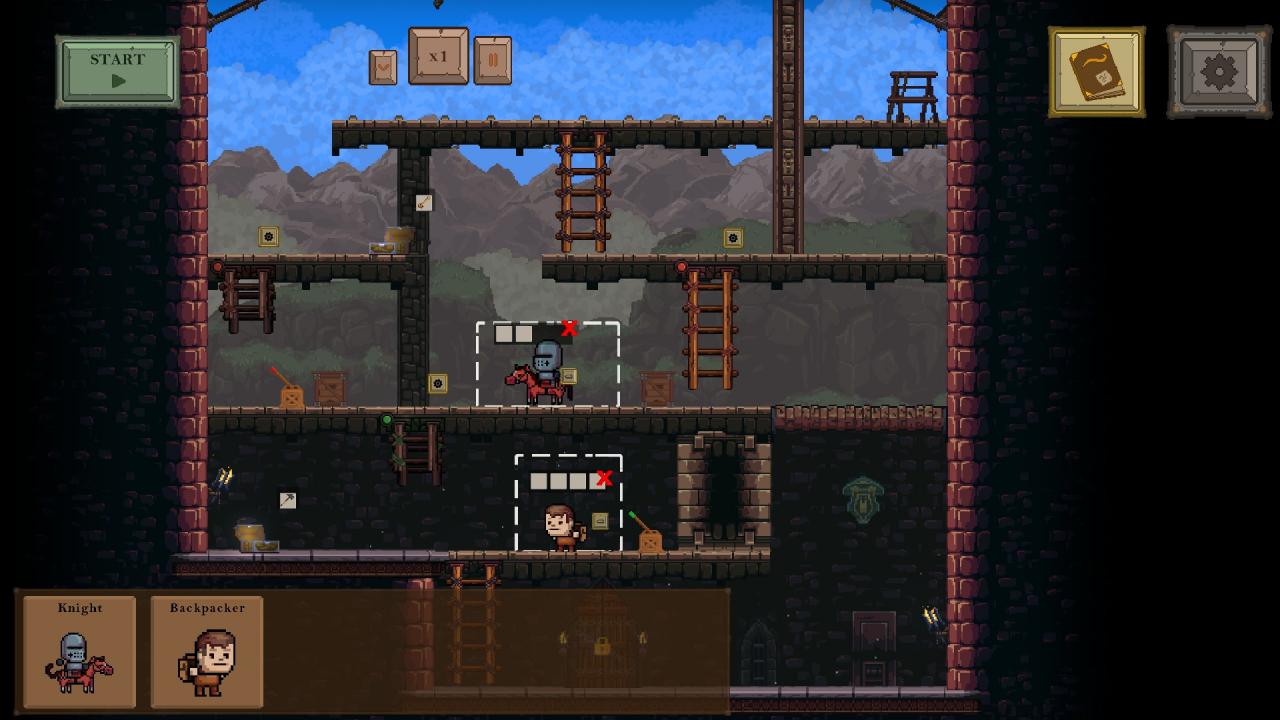Screen dimensions: 1280x720
Task: Expand the small down-arrow button
Action: click(383, 67)
